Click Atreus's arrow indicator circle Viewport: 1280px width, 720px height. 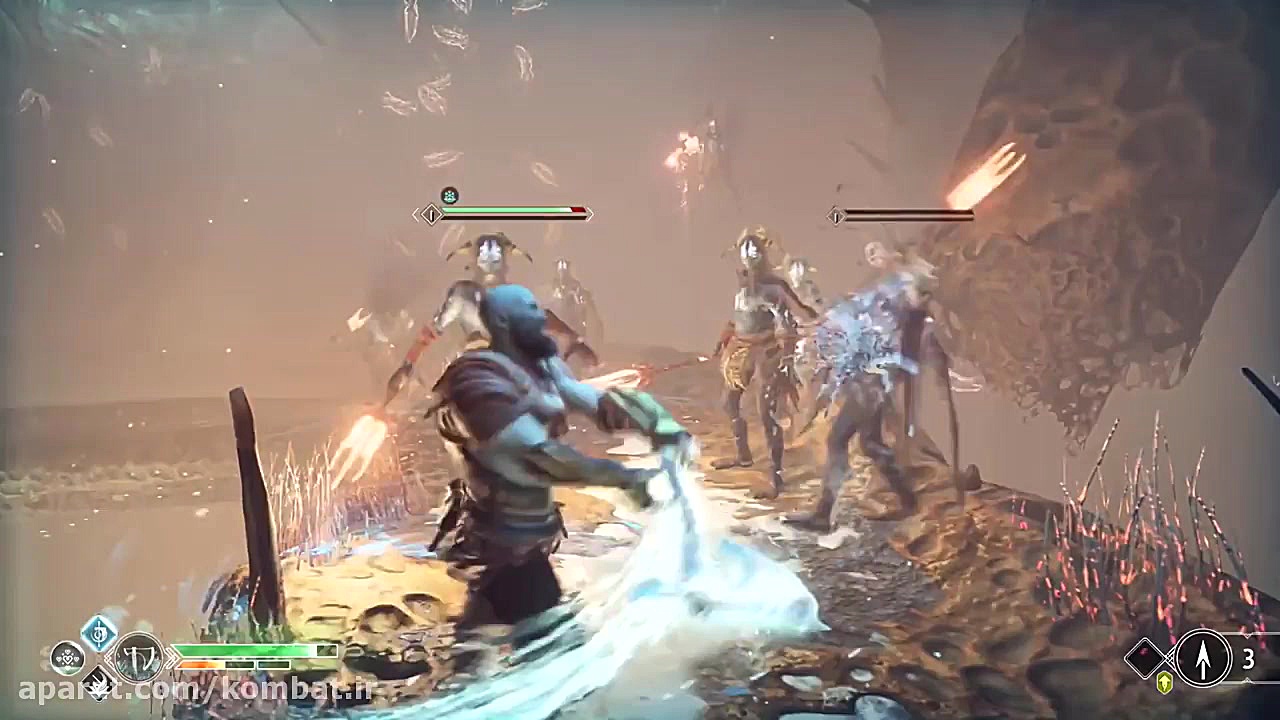click(x=1203, y=658)
